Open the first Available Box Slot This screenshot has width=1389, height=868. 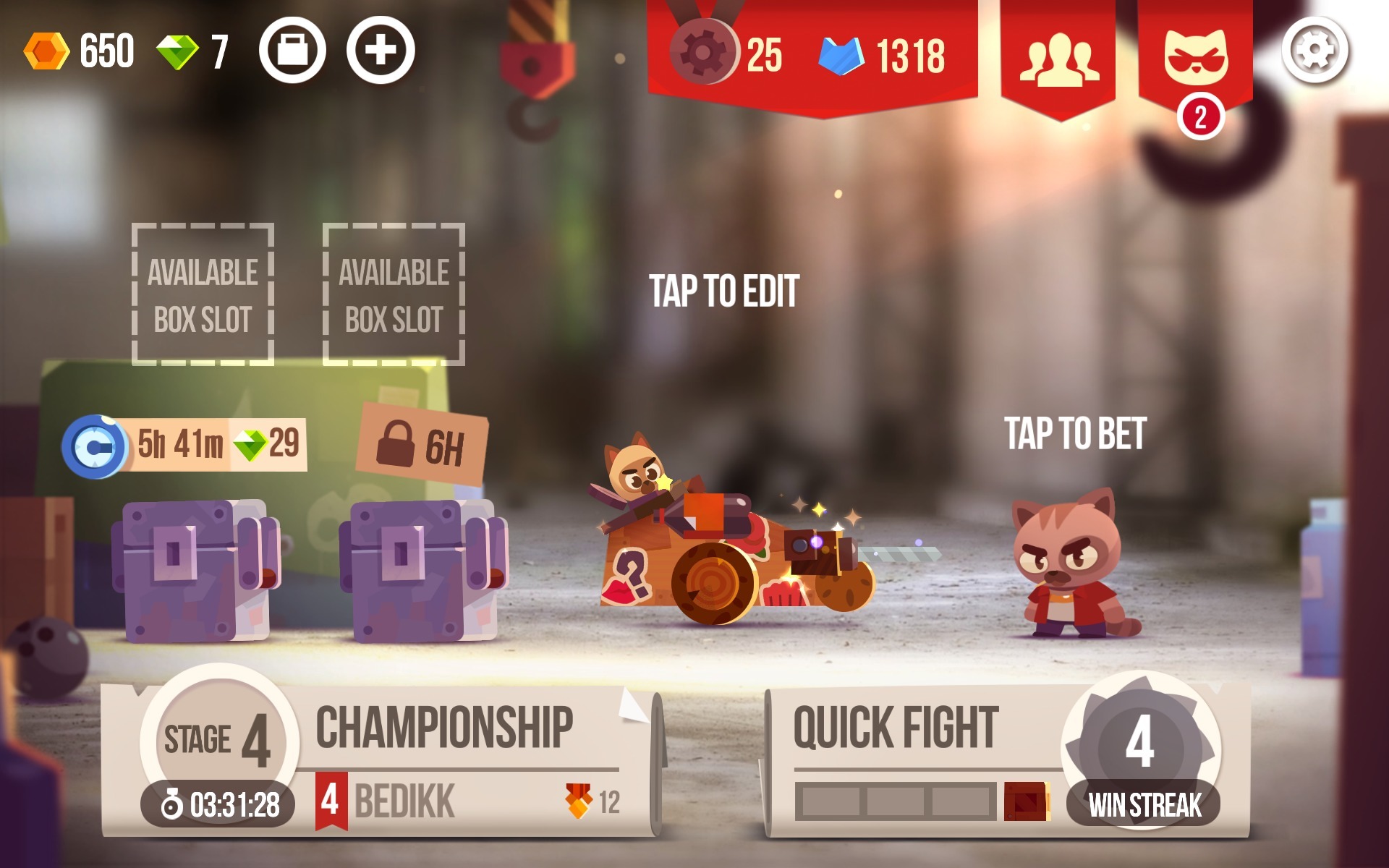(203, 293)
